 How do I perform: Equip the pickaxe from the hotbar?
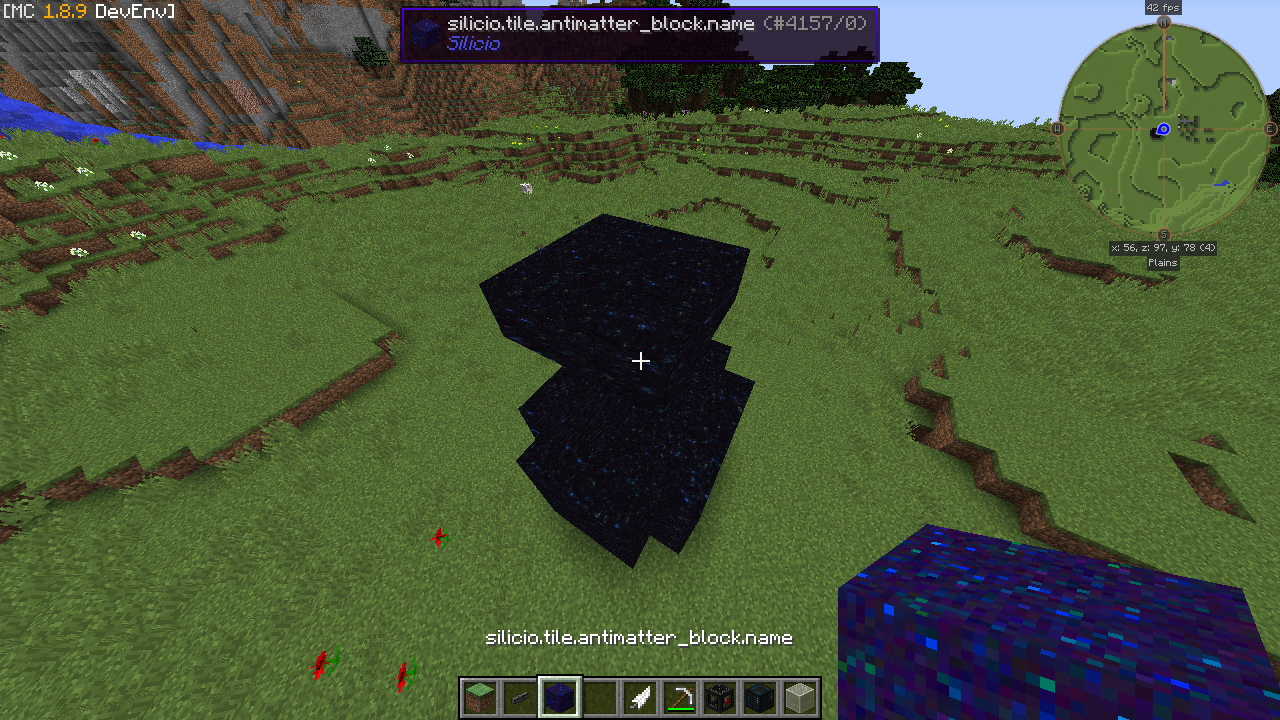[x=680, y=697]
